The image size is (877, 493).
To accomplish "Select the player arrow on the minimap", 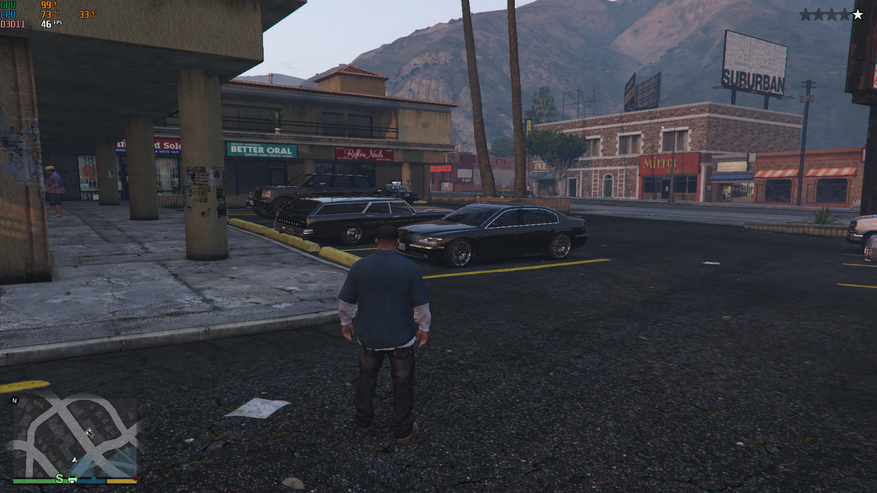I will click(73, 459).
